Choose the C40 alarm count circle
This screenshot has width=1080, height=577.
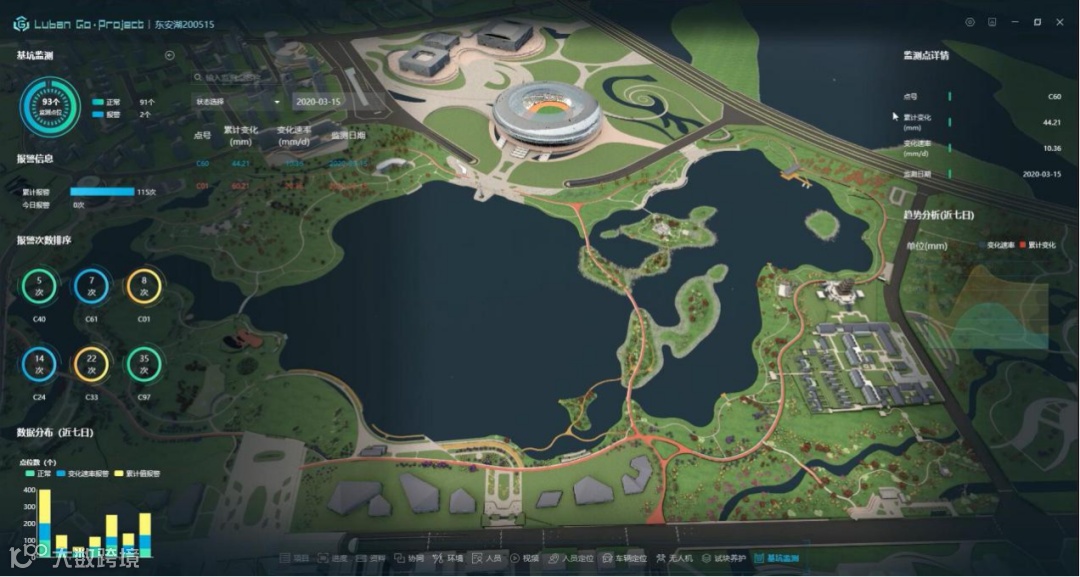coord(39,287)
